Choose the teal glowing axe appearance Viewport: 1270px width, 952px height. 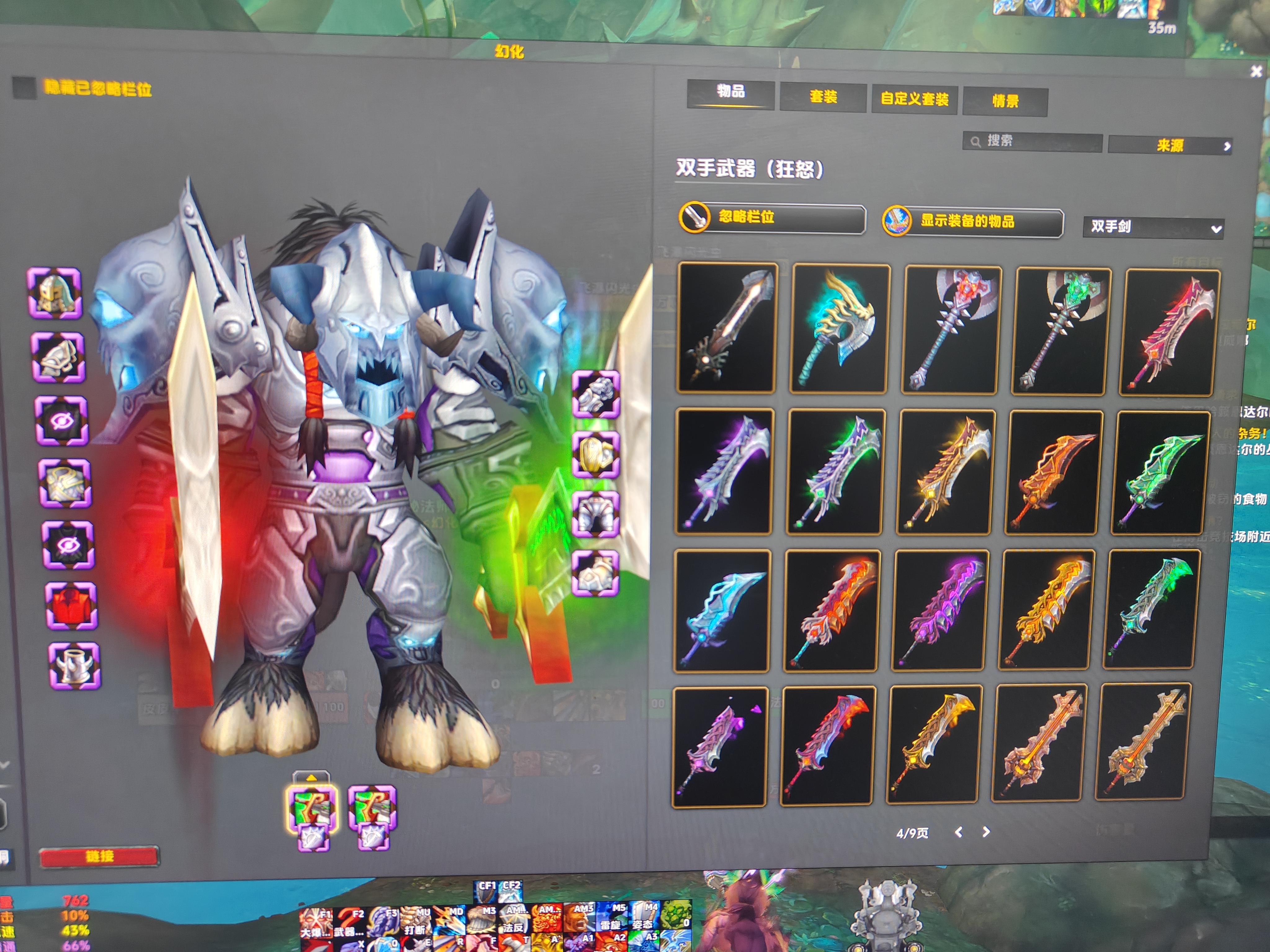pyautogui.click(x=841, y=329)
